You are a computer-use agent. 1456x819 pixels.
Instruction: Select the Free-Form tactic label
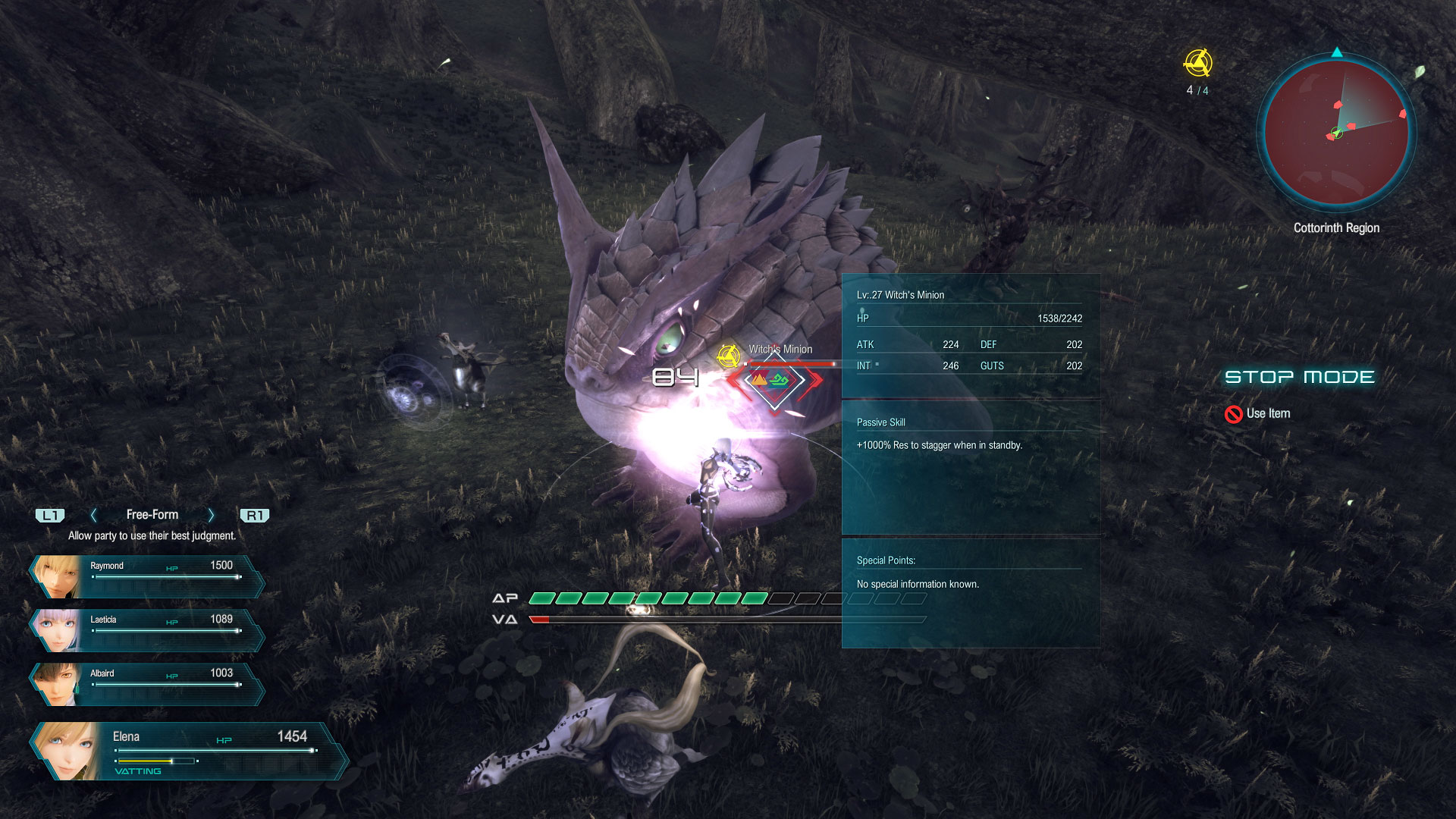tap(152, 515)
